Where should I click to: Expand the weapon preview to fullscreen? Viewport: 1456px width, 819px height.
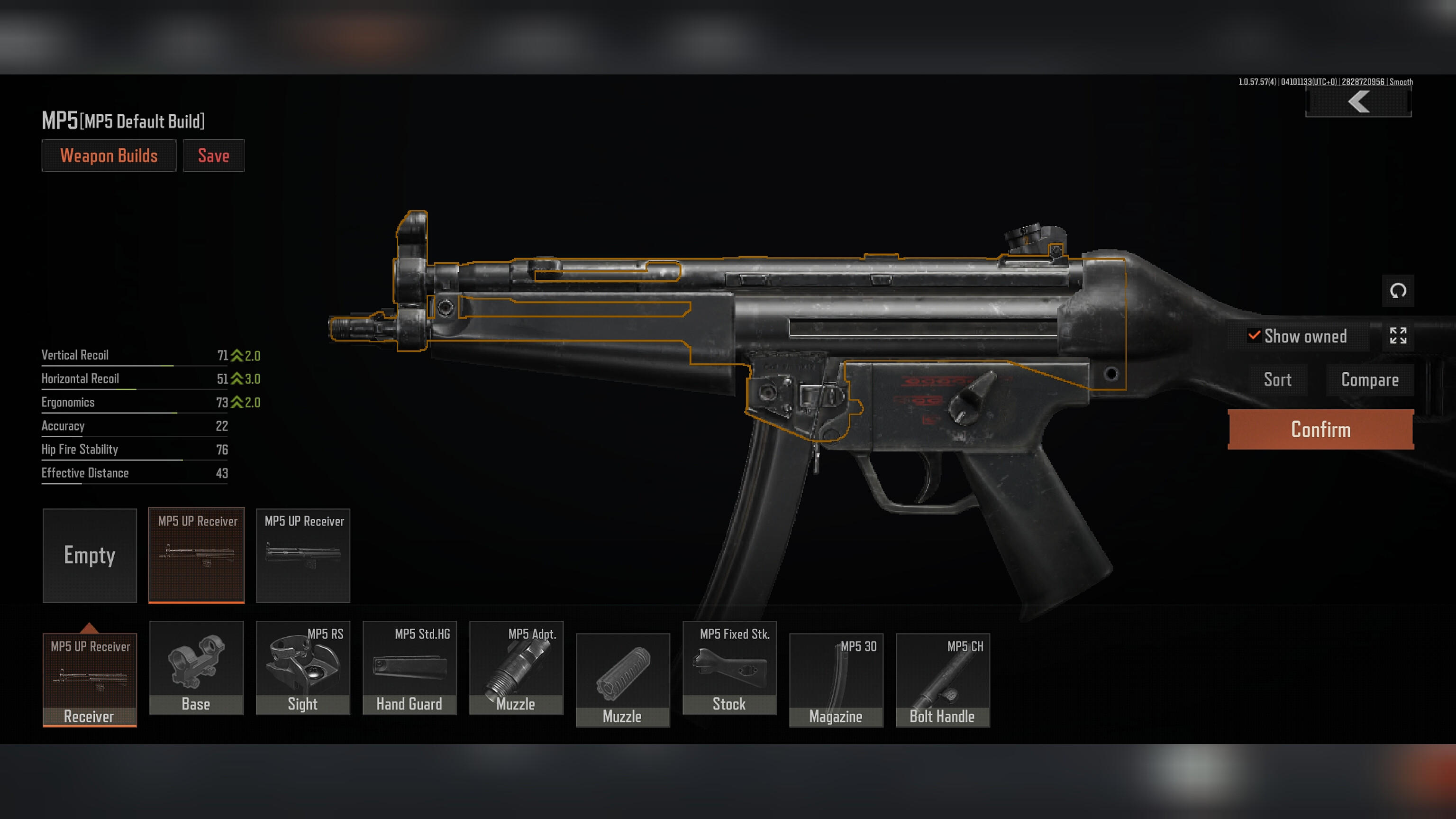tap(1397, 335)
